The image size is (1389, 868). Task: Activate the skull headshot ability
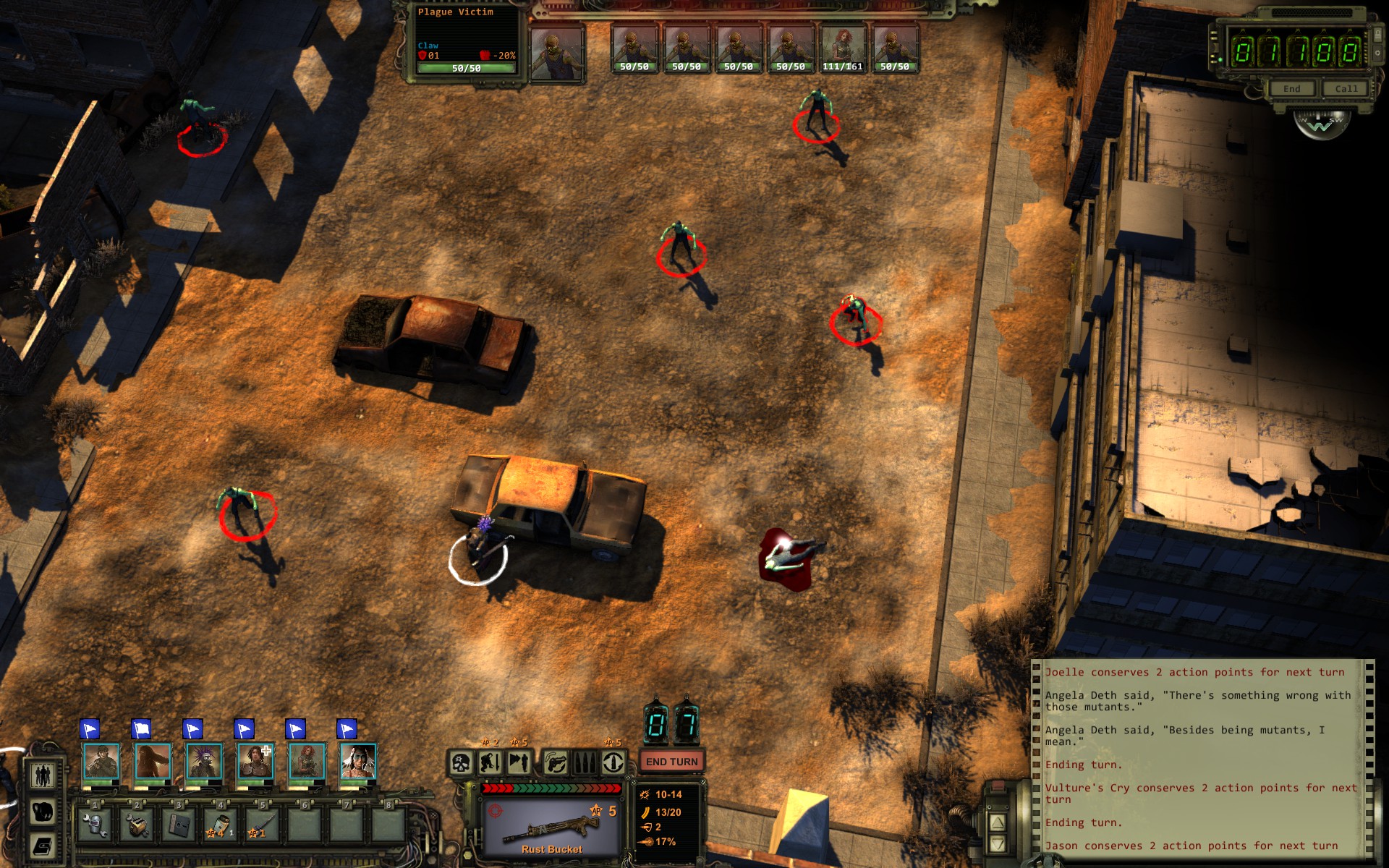click(x=462, y=762)
